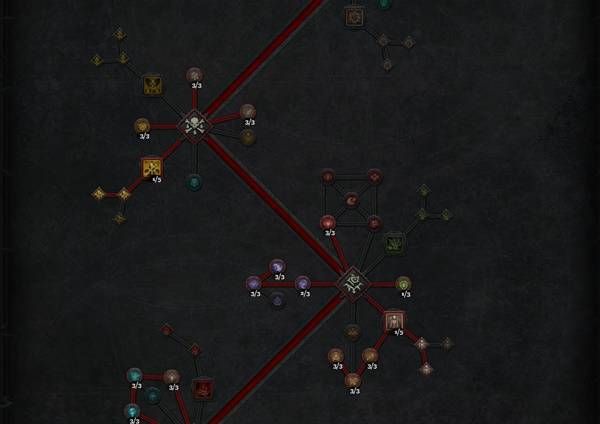This screenshot has width=600, height=424.
Task: Select the teal node below the skull hub
Action: [x=195, y=181]
